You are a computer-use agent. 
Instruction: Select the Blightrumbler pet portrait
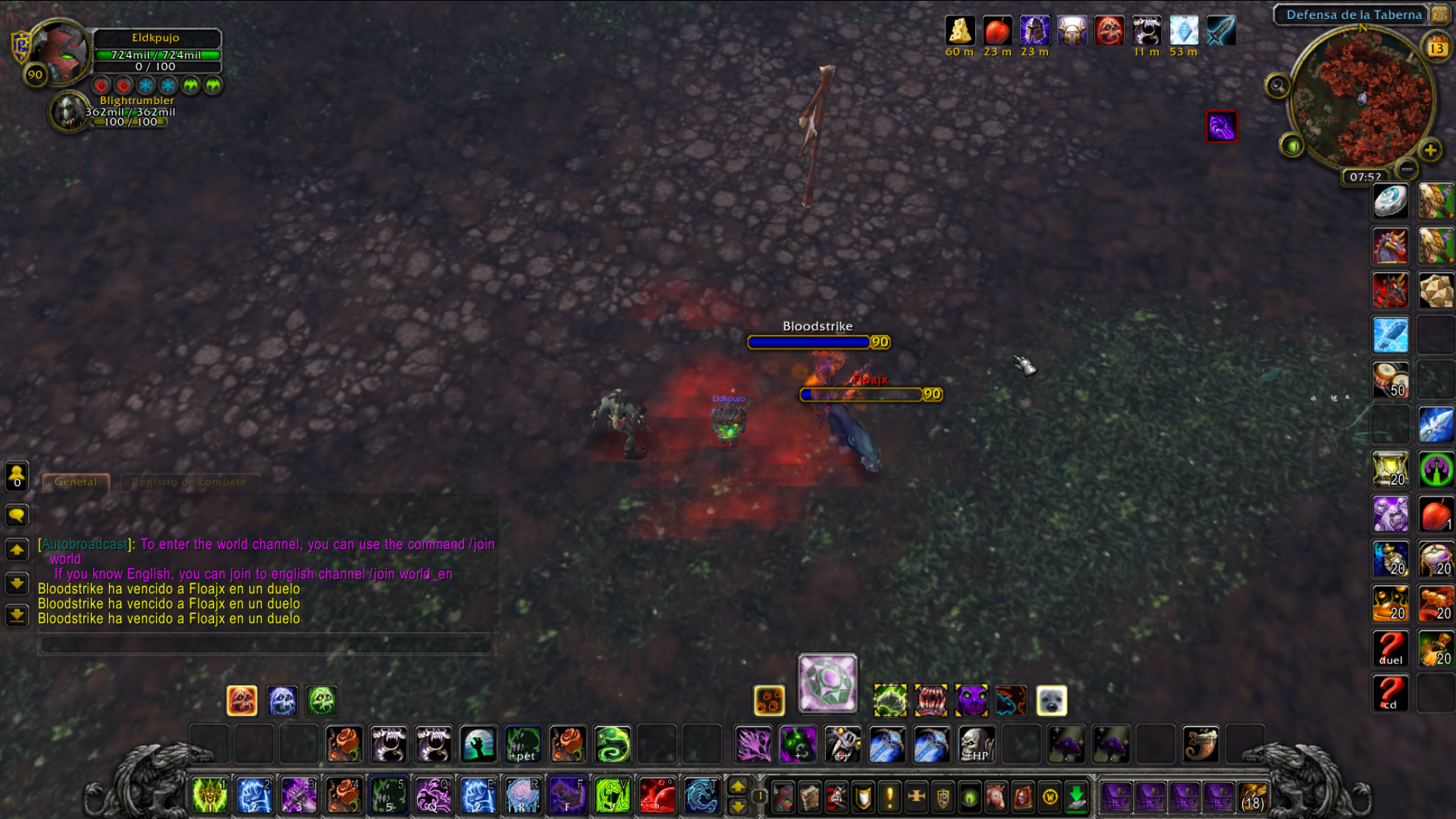[x=69, y=112]
